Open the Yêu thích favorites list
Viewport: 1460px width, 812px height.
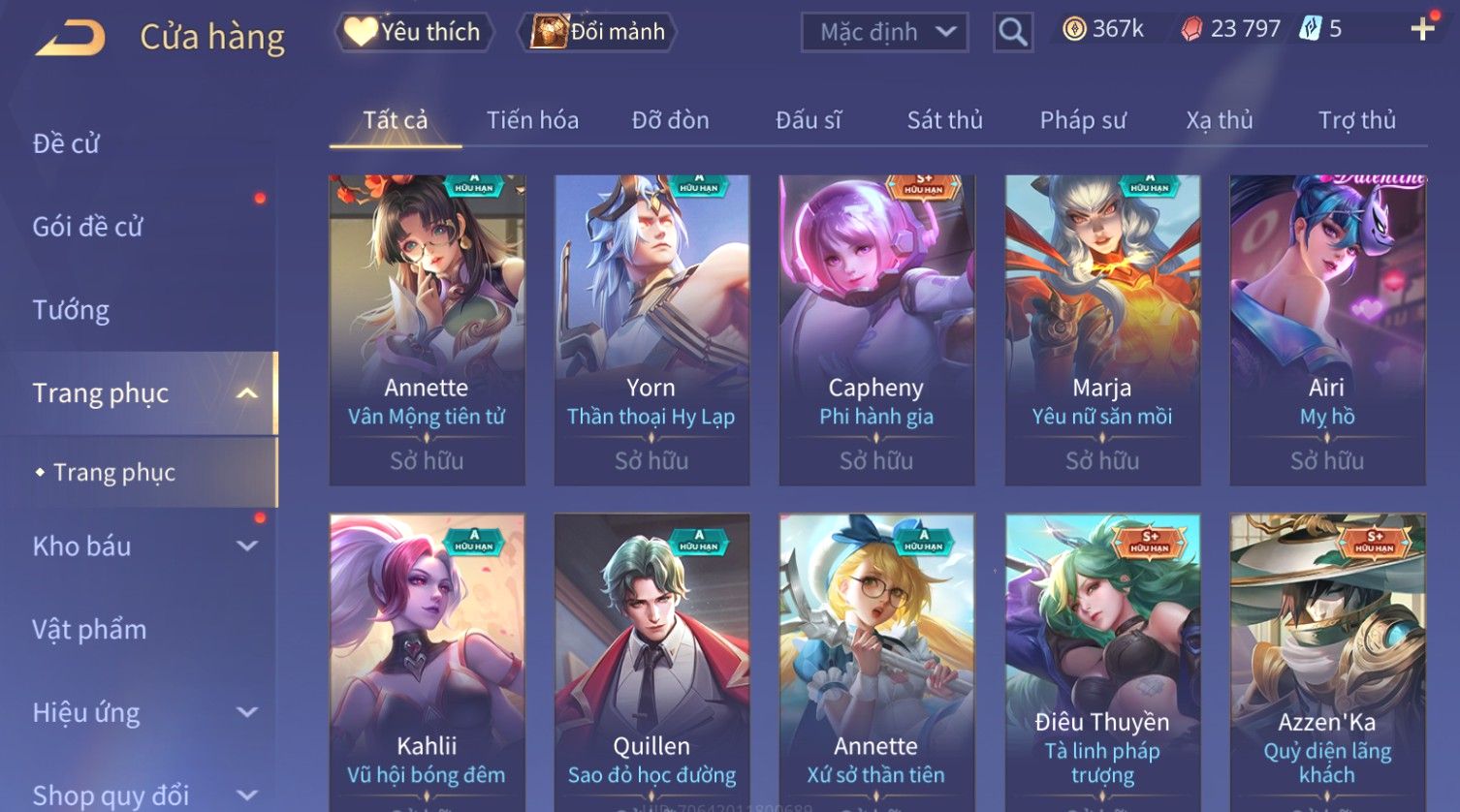pyautogui.click(x=415, y=32)
